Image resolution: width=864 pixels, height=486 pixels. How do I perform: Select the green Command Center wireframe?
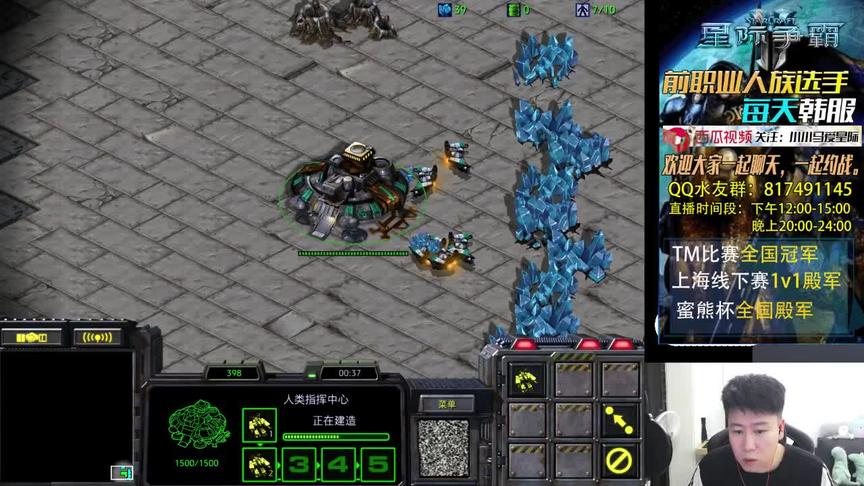pos(196,425)
